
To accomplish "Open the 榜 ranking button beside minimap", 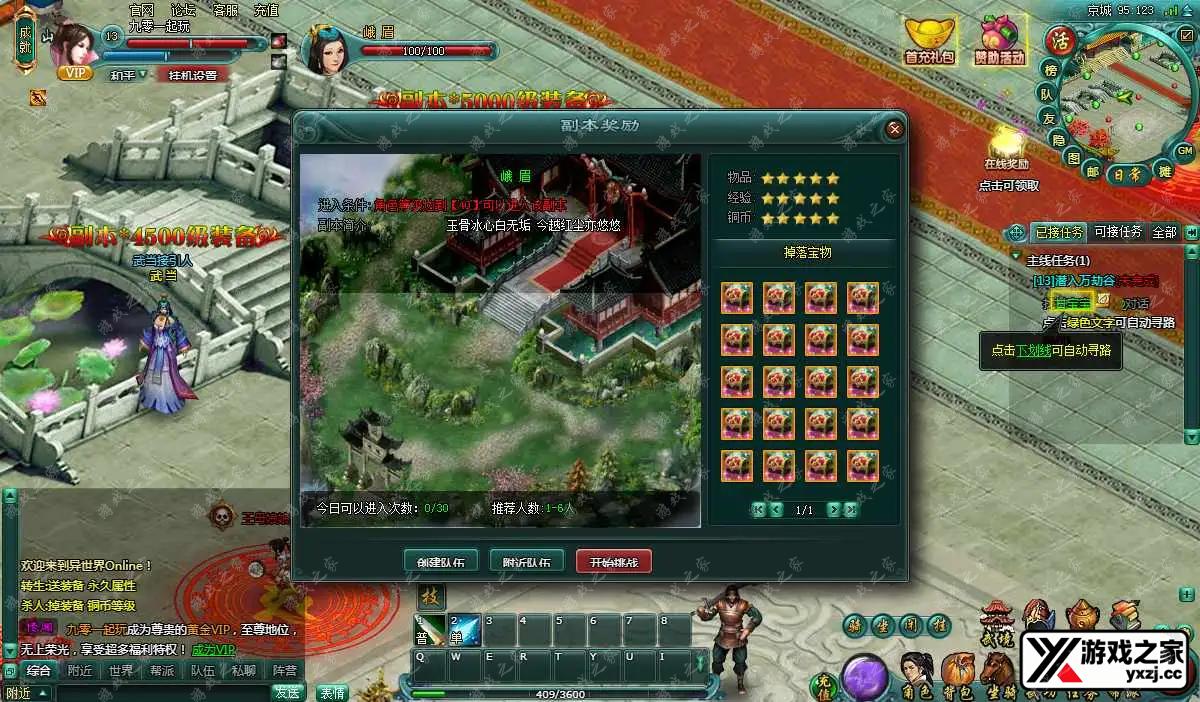I will (x=1050, y=70).
